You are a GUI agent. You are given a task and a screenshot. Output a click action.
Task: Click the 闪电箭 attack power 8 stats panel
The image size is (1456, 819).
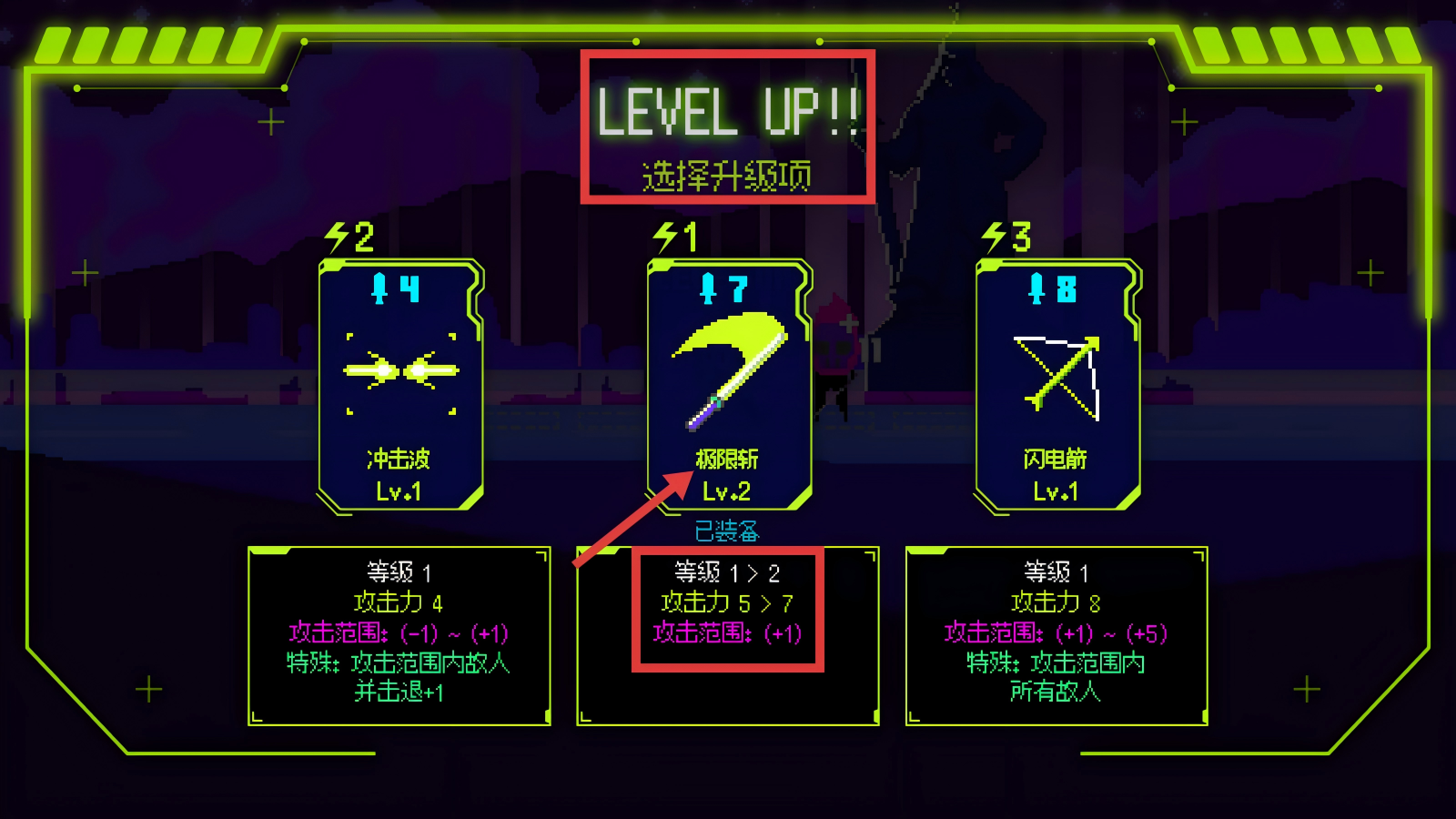[1057, 635]
